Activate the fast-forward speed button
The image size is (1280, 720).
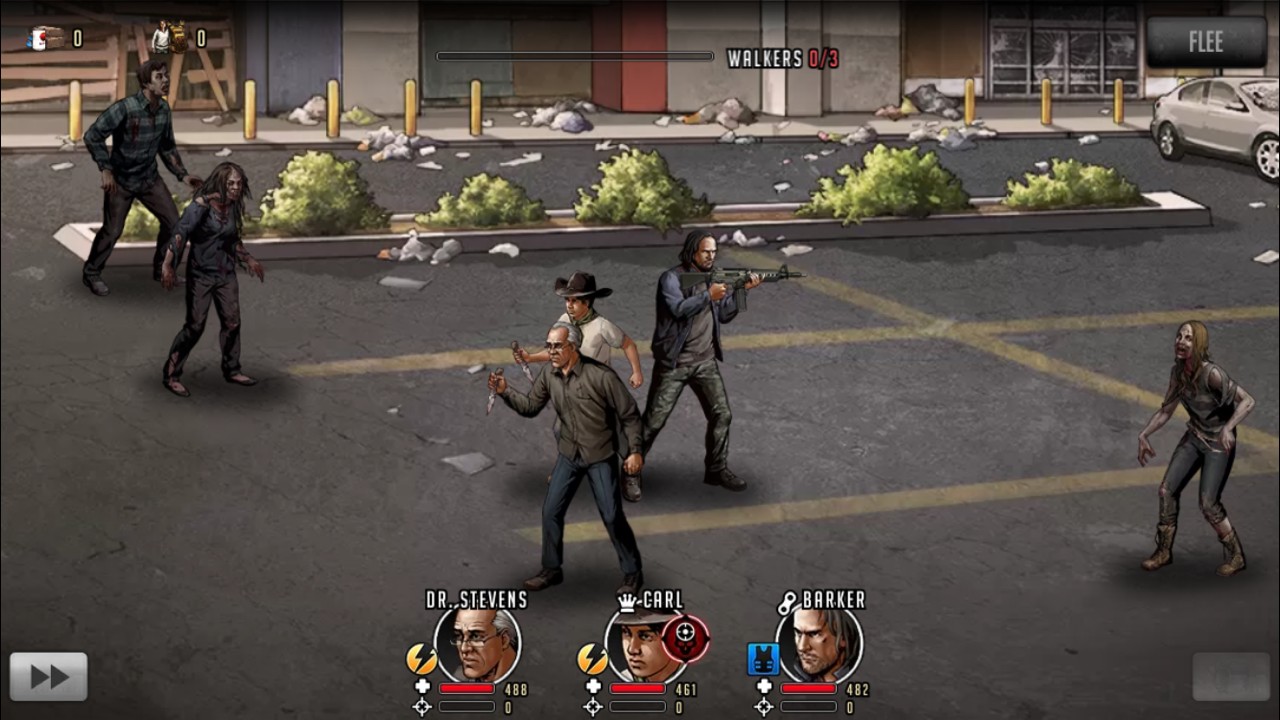tap(48, 677)
